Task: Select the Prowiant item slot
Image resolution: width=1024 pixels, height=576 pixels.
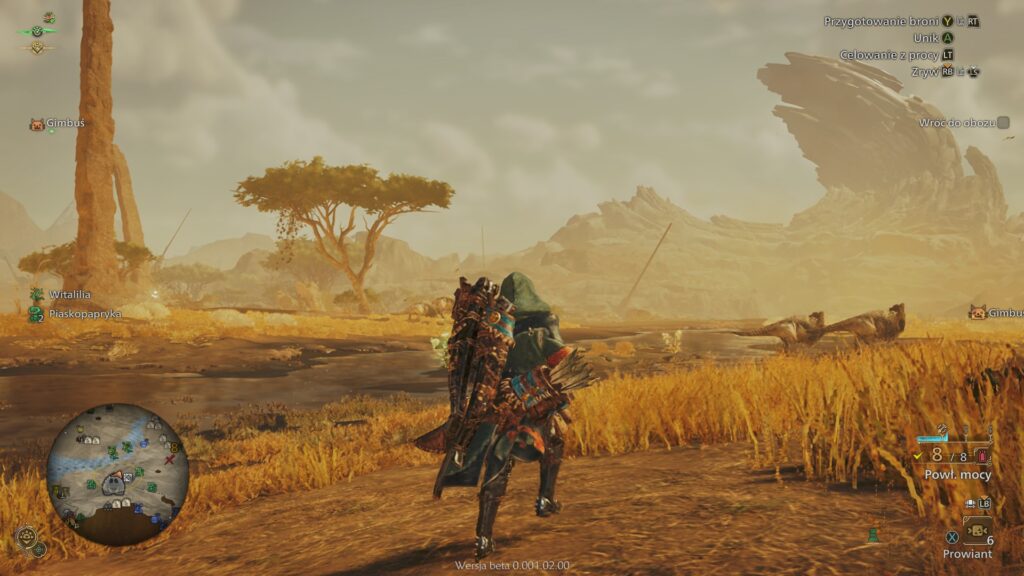Action: (x=975, y=530)
